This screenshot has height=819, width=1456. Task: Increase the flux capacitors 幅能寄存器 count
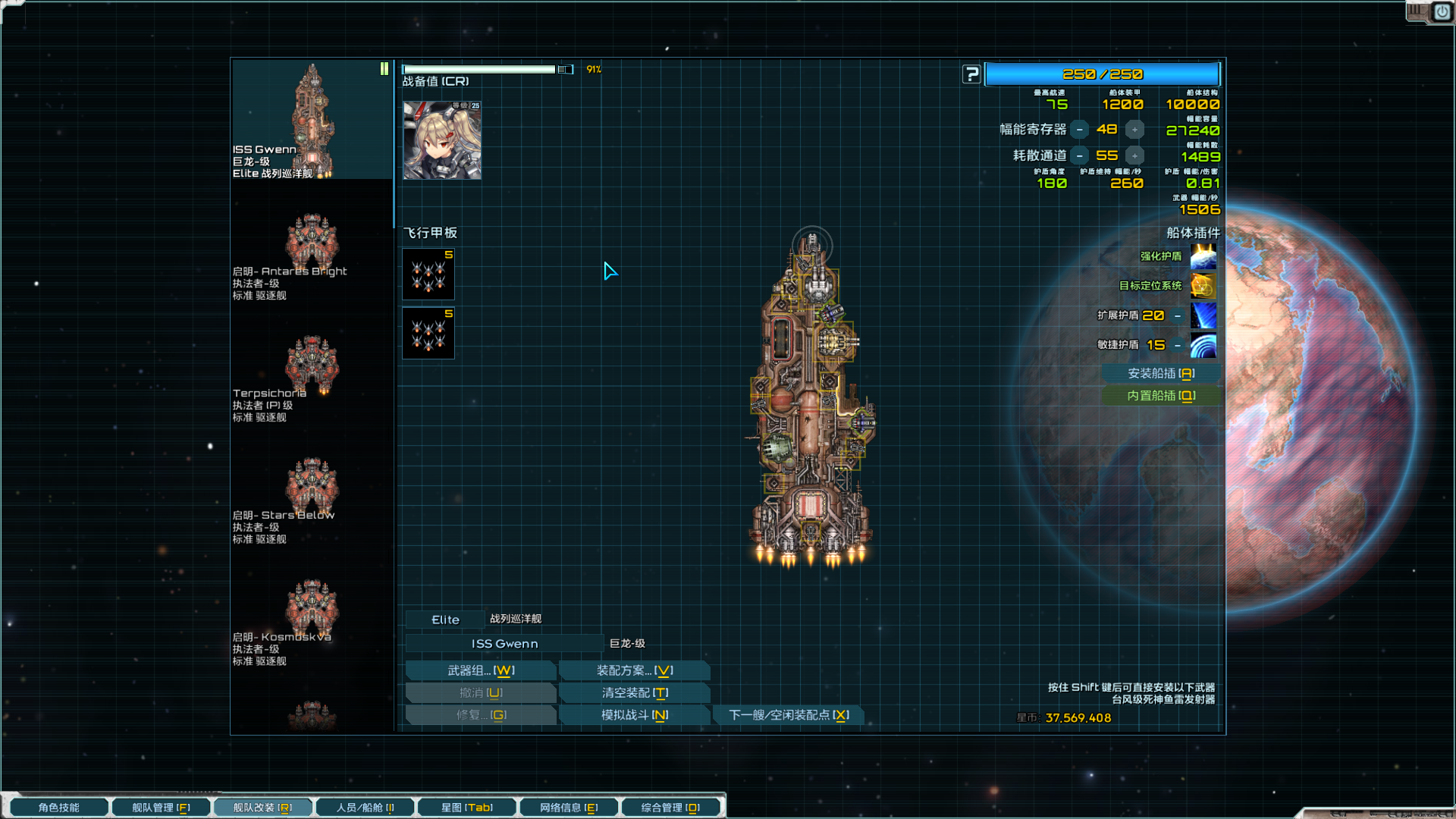click(1134, 130)
